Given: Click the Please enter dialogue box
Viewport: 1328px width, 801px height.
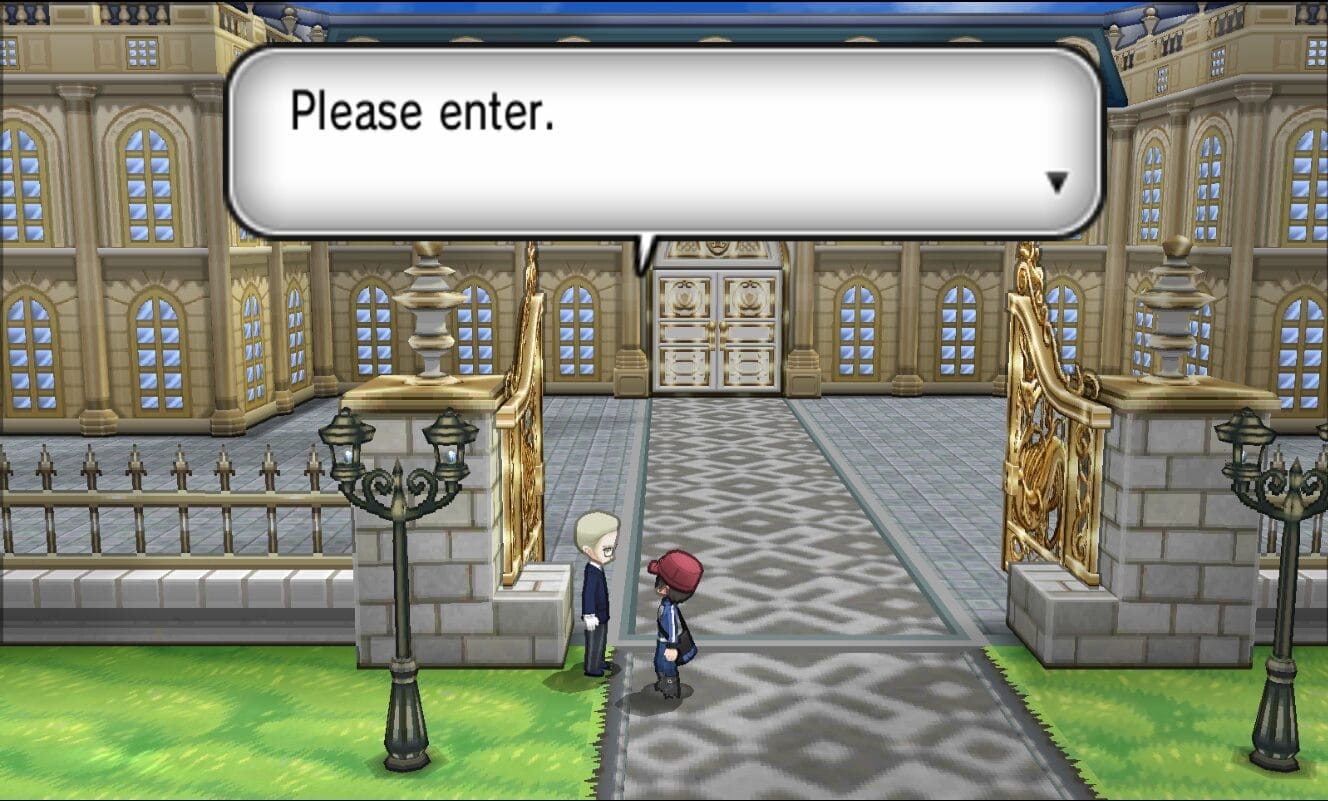Looking at the screenshot, I should pyautogui.click(x=650, y=140).
